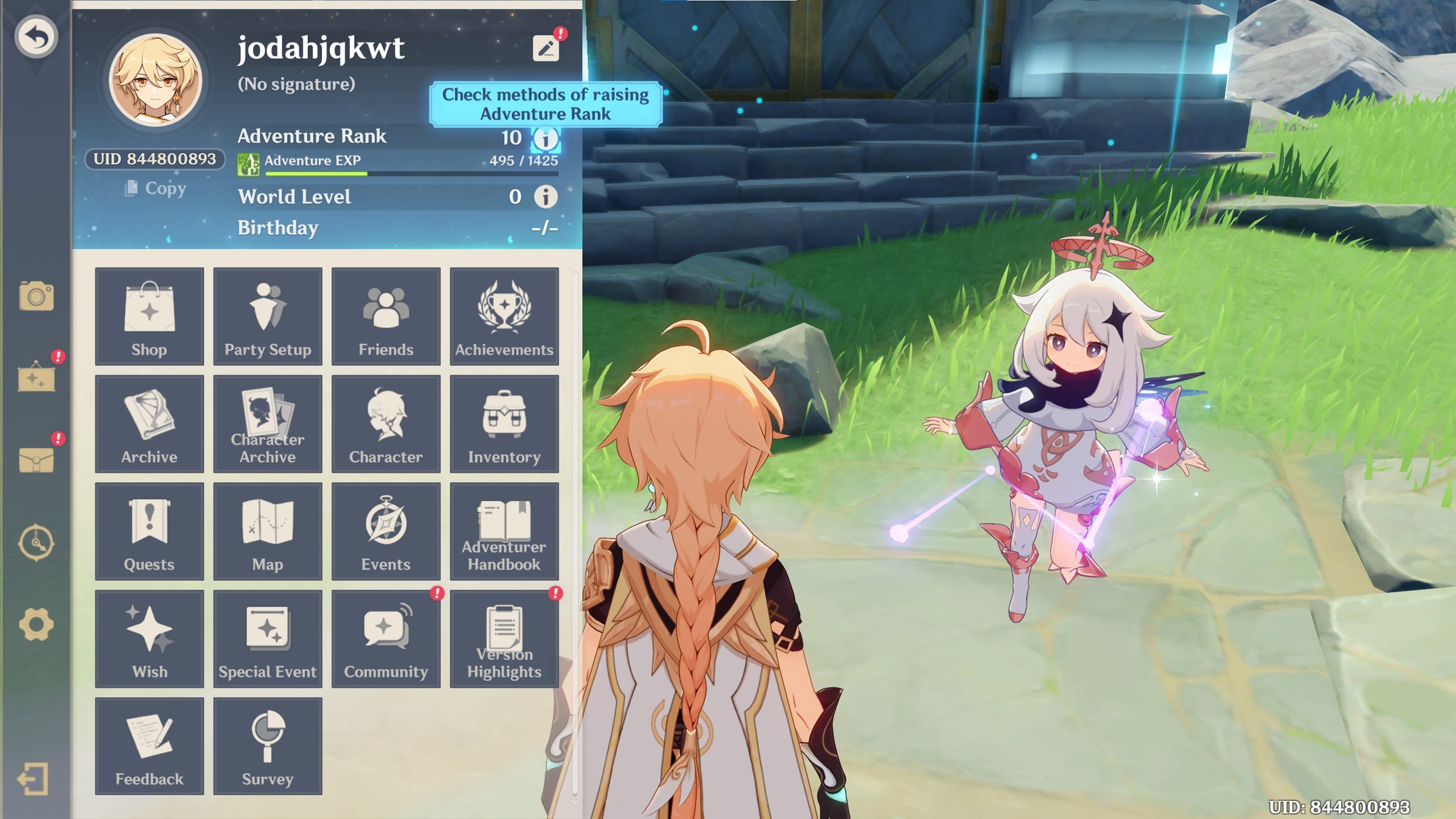Viewport: 1456px width, 819px height.
Task: Open the Quests journal
Action: [x=149, y=531]
